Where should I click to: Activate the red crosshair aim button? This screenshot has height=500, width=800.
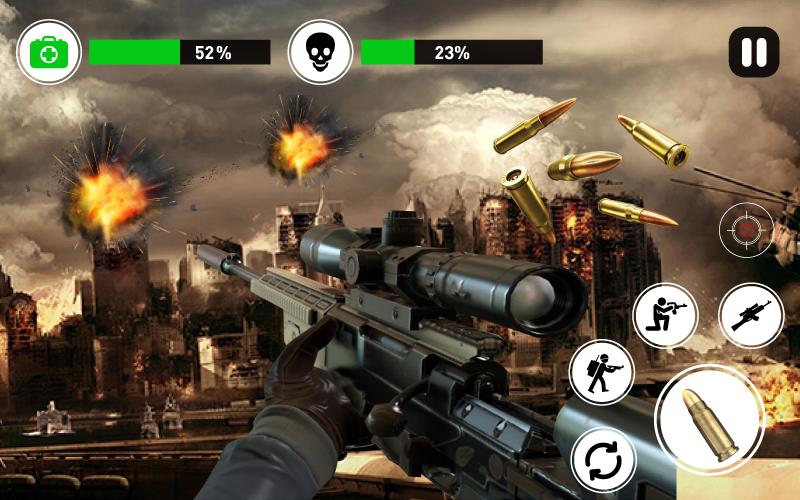coord(746,230)
